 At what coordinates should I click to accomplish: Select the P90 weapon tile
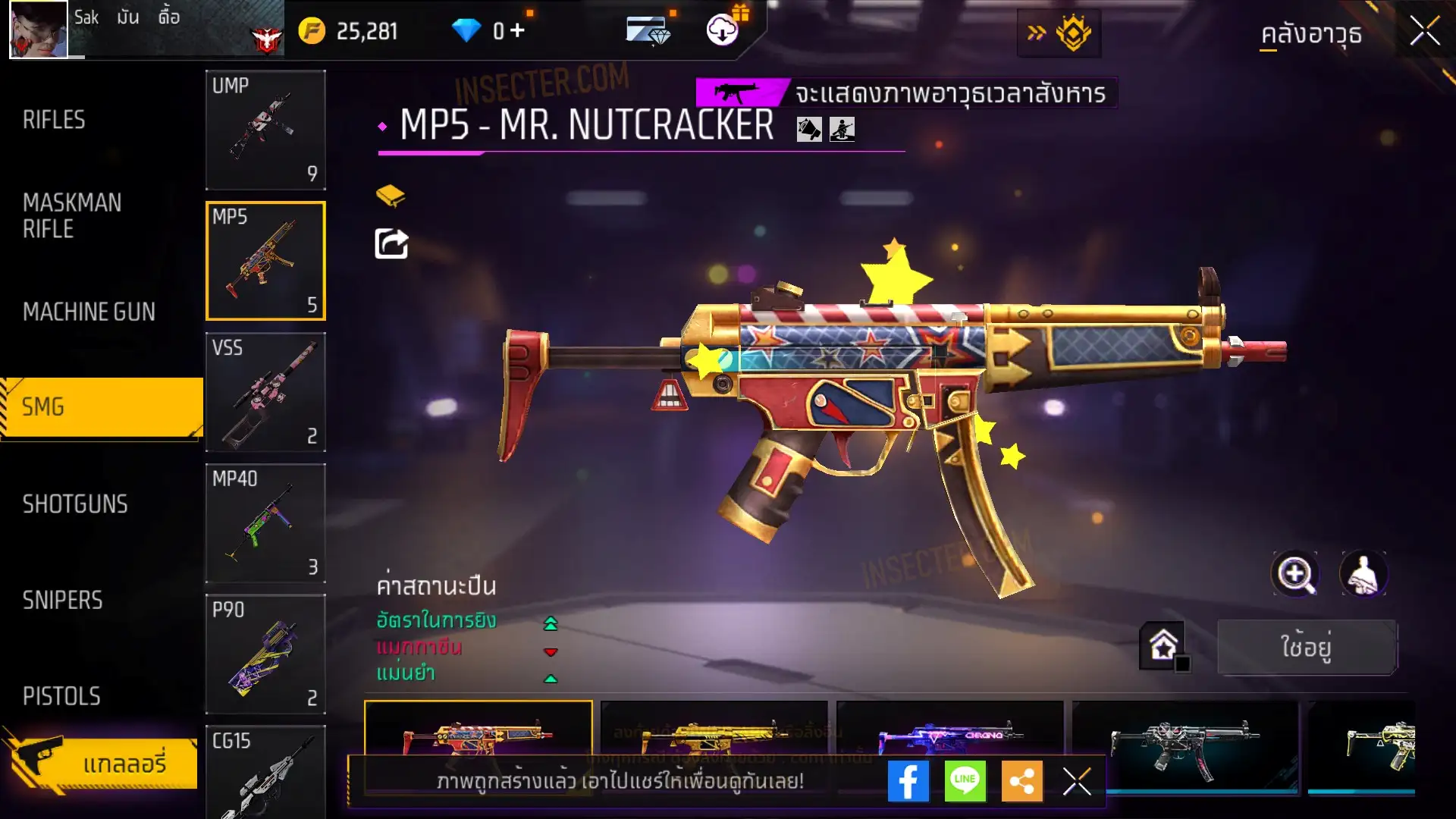click(x=265, y=654)
